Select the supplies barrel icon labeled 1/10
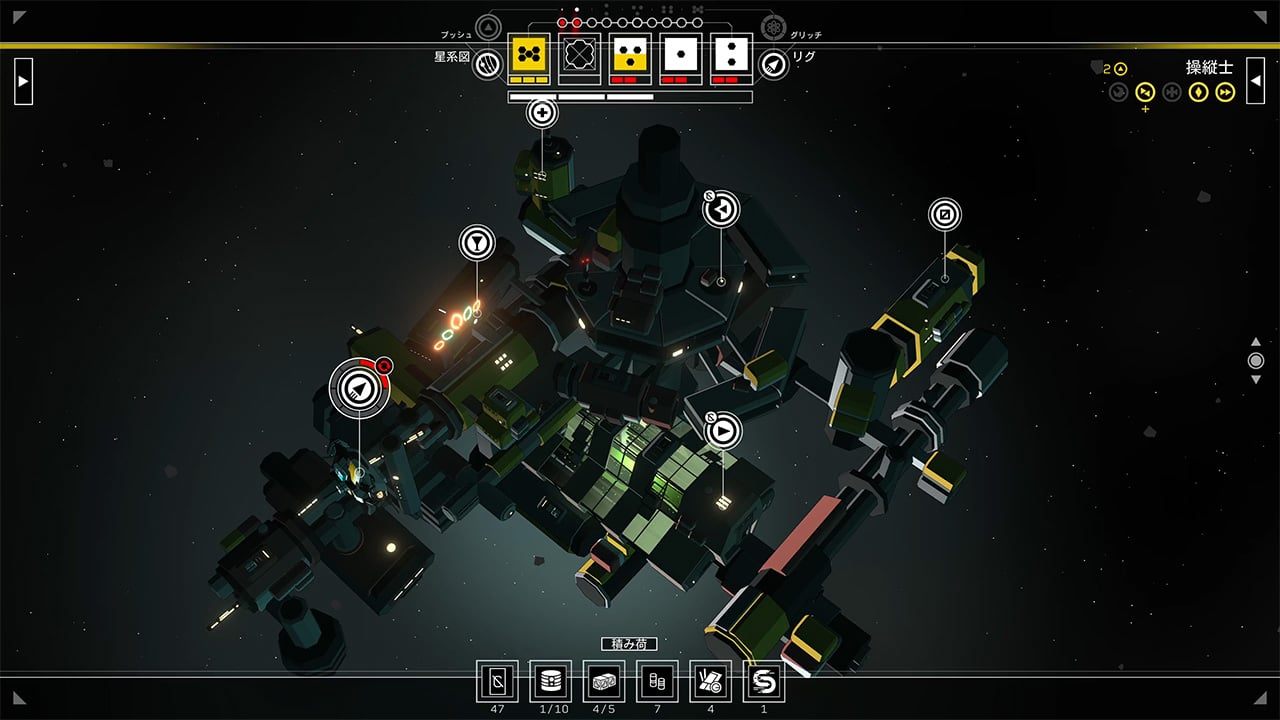1280x720 pixels. pos(551,682)
